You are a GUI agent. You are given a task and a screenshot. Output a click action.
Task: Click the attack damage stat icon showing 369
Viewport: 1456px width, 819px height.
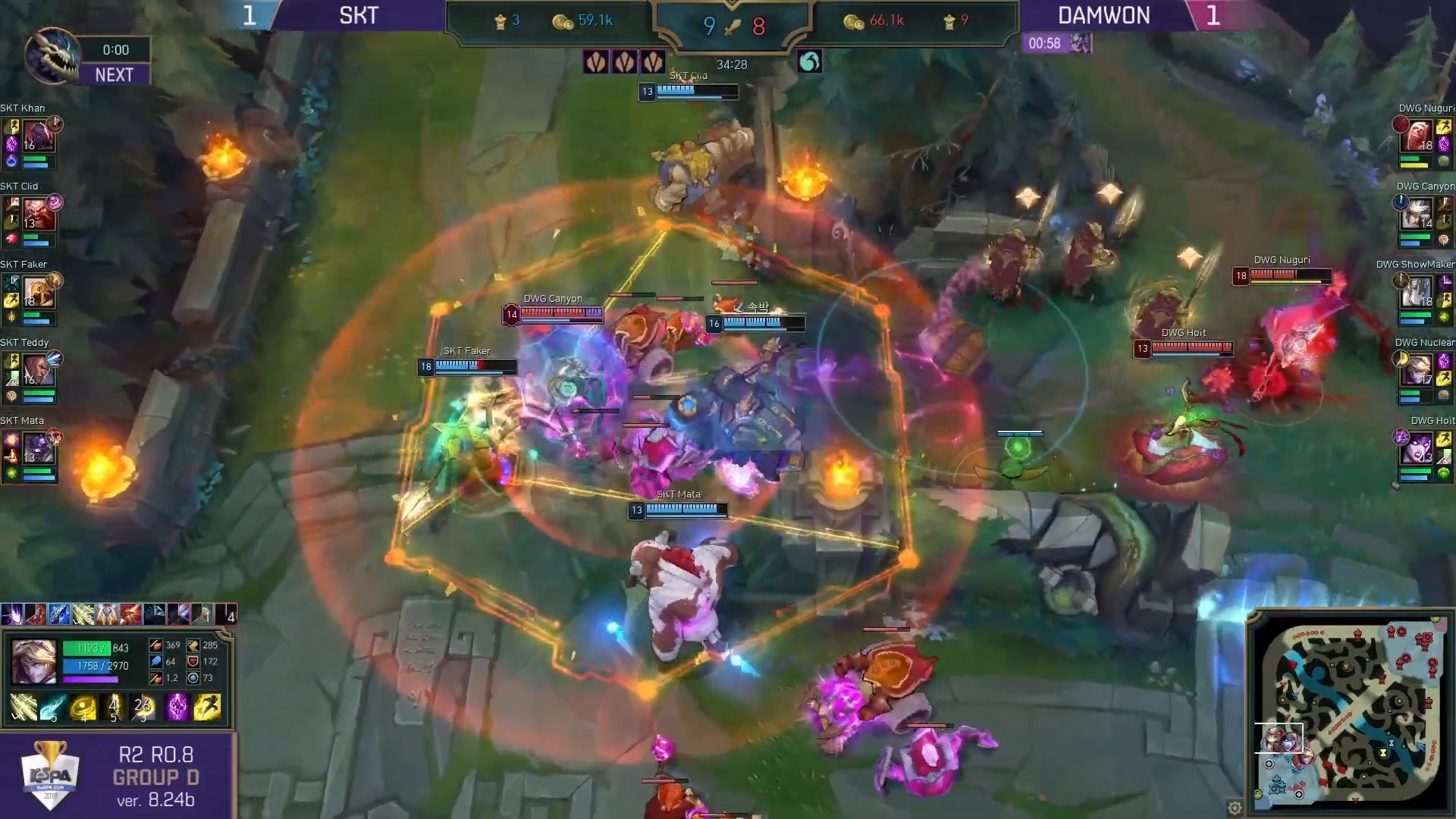[155, 645]
